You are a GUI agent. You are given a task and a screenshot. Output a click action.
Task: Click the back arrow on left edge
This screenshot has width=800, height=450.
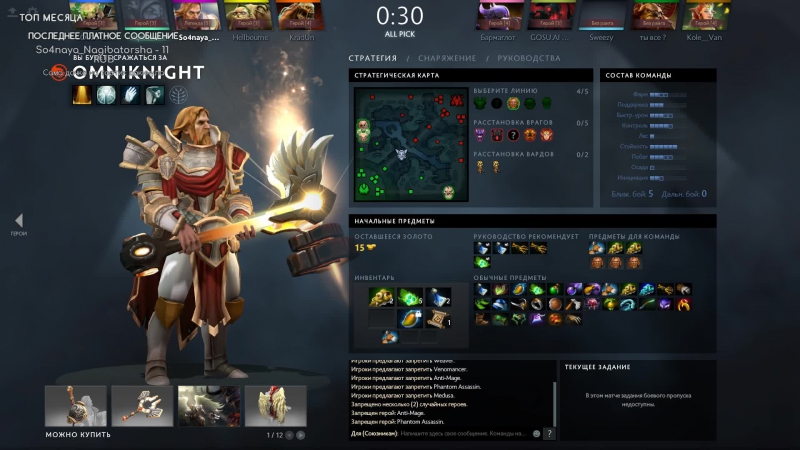18,221
